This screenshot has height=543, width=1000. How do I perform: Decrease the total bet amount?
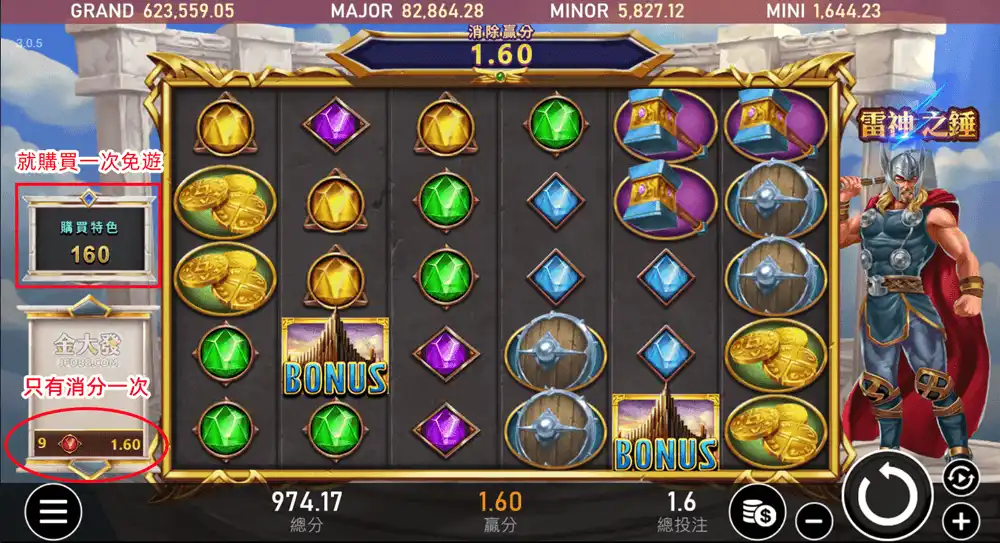[815, 520]
